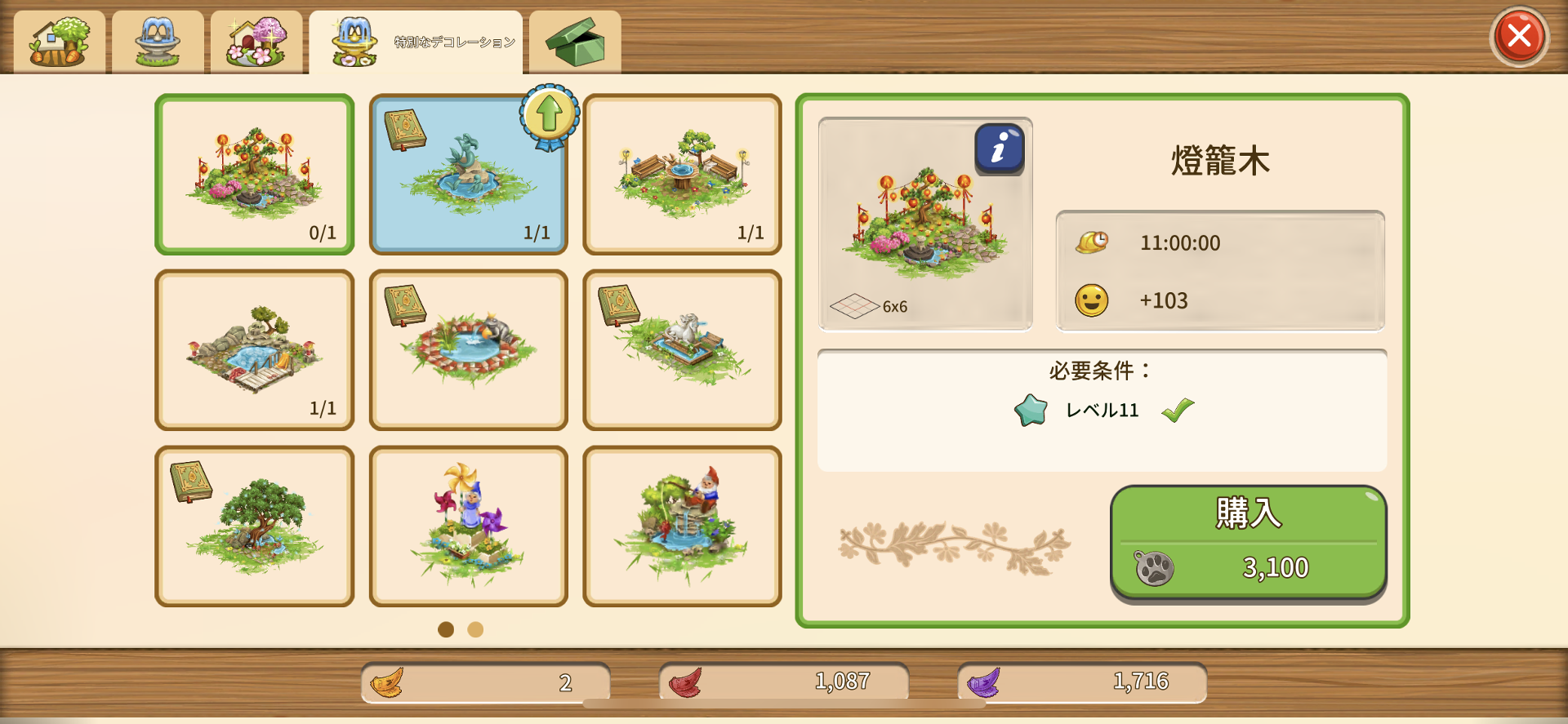Select the wizard pinwheel decoration
1568x724 pixels.
[x=468, y=525]
